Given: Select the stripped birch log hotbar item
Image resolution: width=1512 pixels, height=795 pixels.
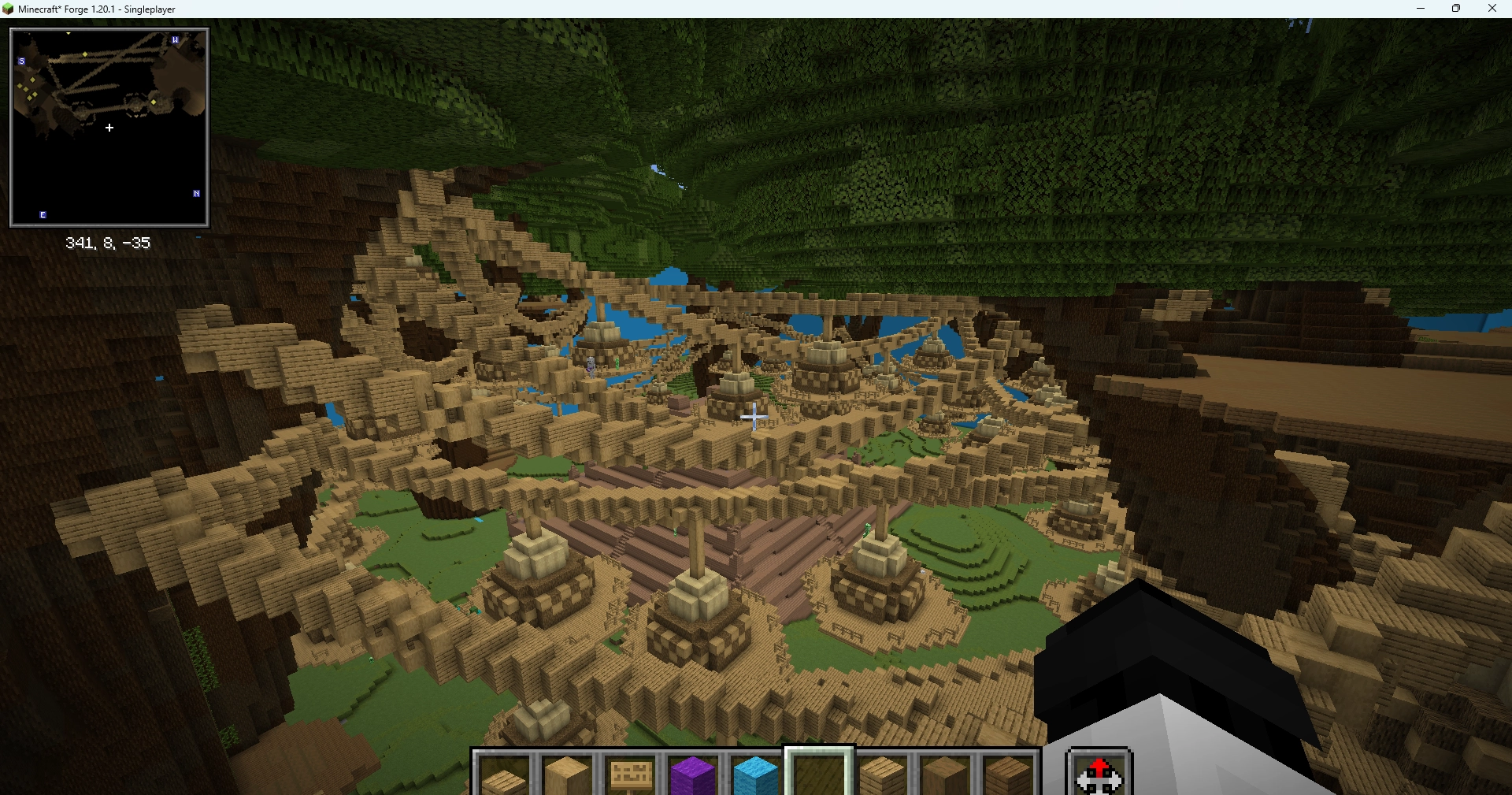Looking at the screenshot, I should point(567,776).
